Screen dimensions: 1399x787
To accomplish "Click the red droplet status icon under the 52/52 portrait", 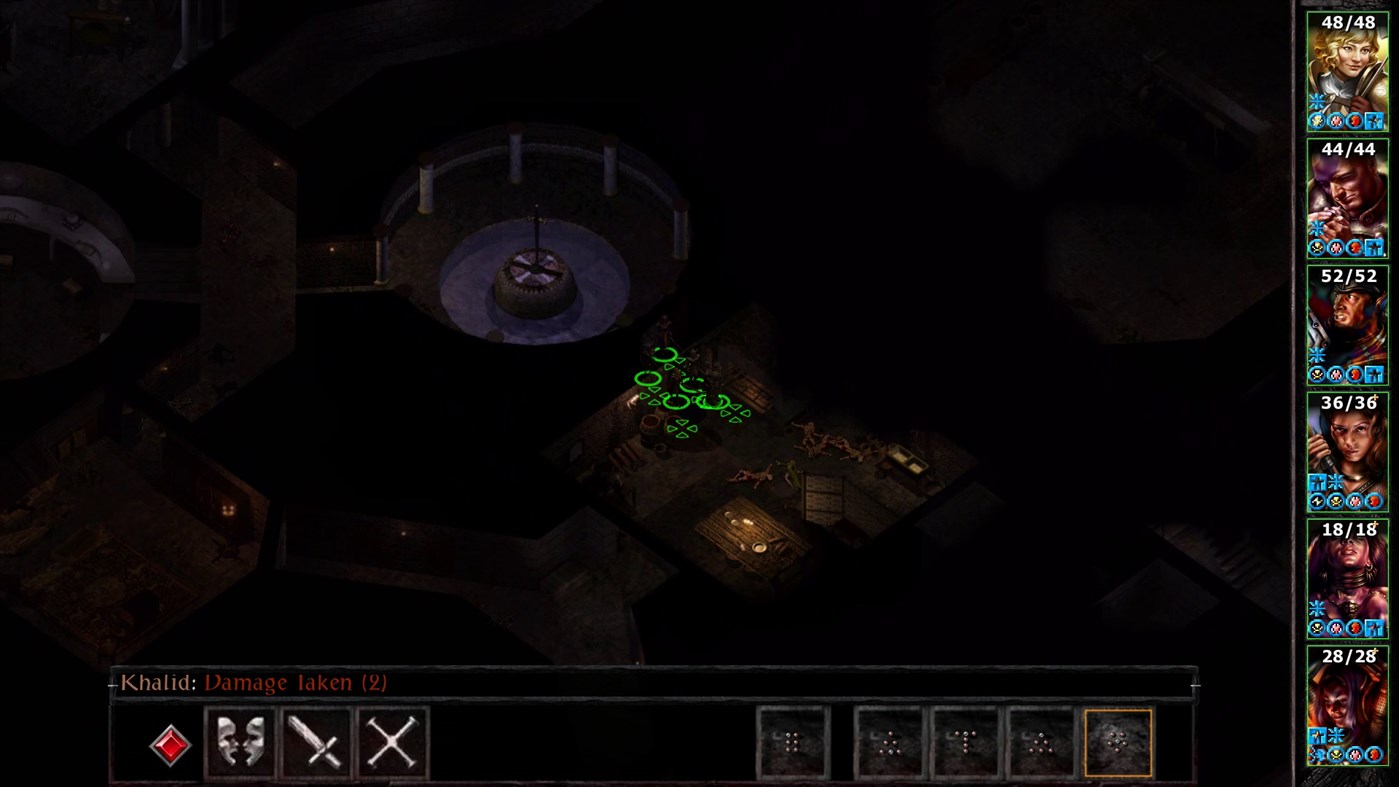I will click(x=1355, y=374).
